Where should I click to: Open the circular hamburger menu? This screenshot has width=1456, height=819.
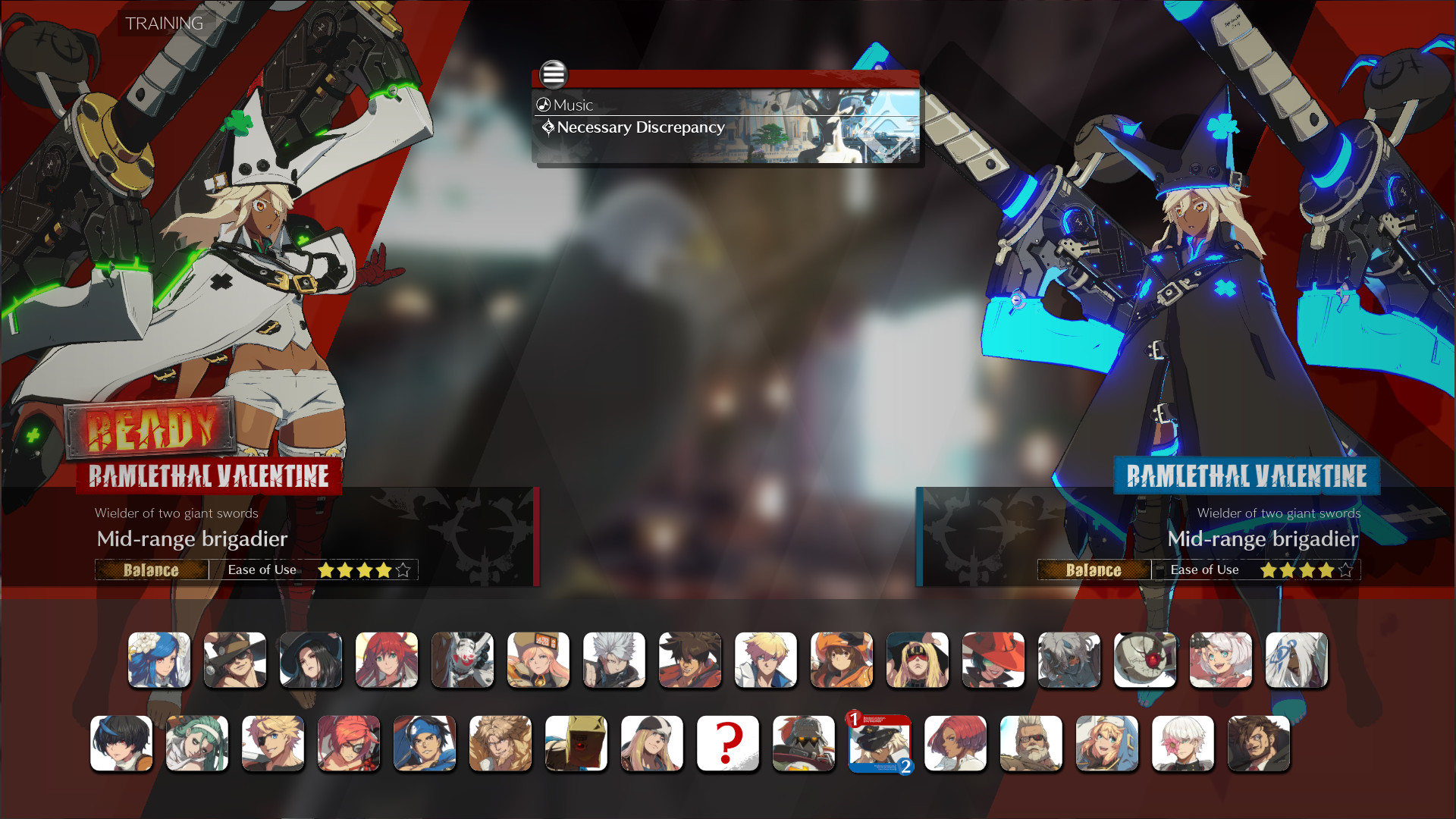(554, 75)
